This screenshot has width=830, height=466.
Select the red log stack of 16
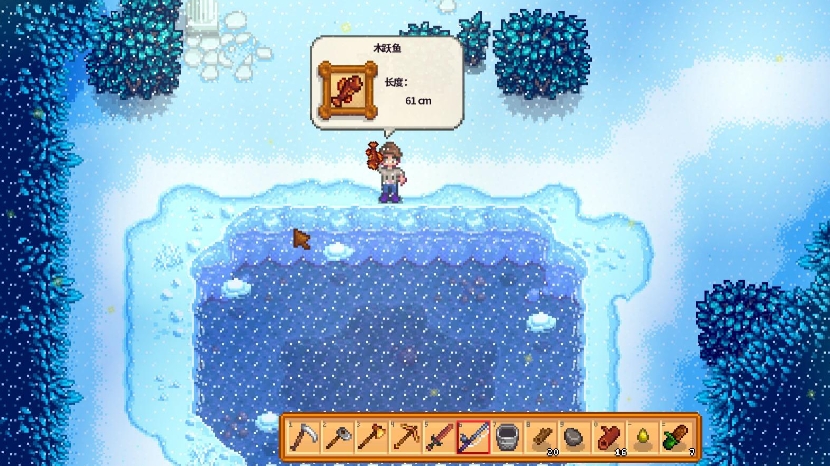click(609, 437)
